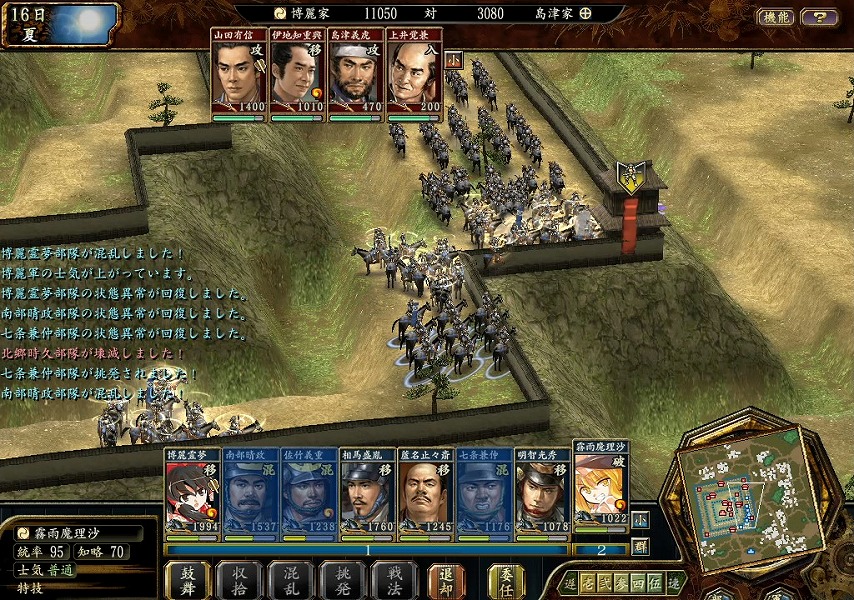
Task: Order 退却 retreat
Action: [447, 580]
